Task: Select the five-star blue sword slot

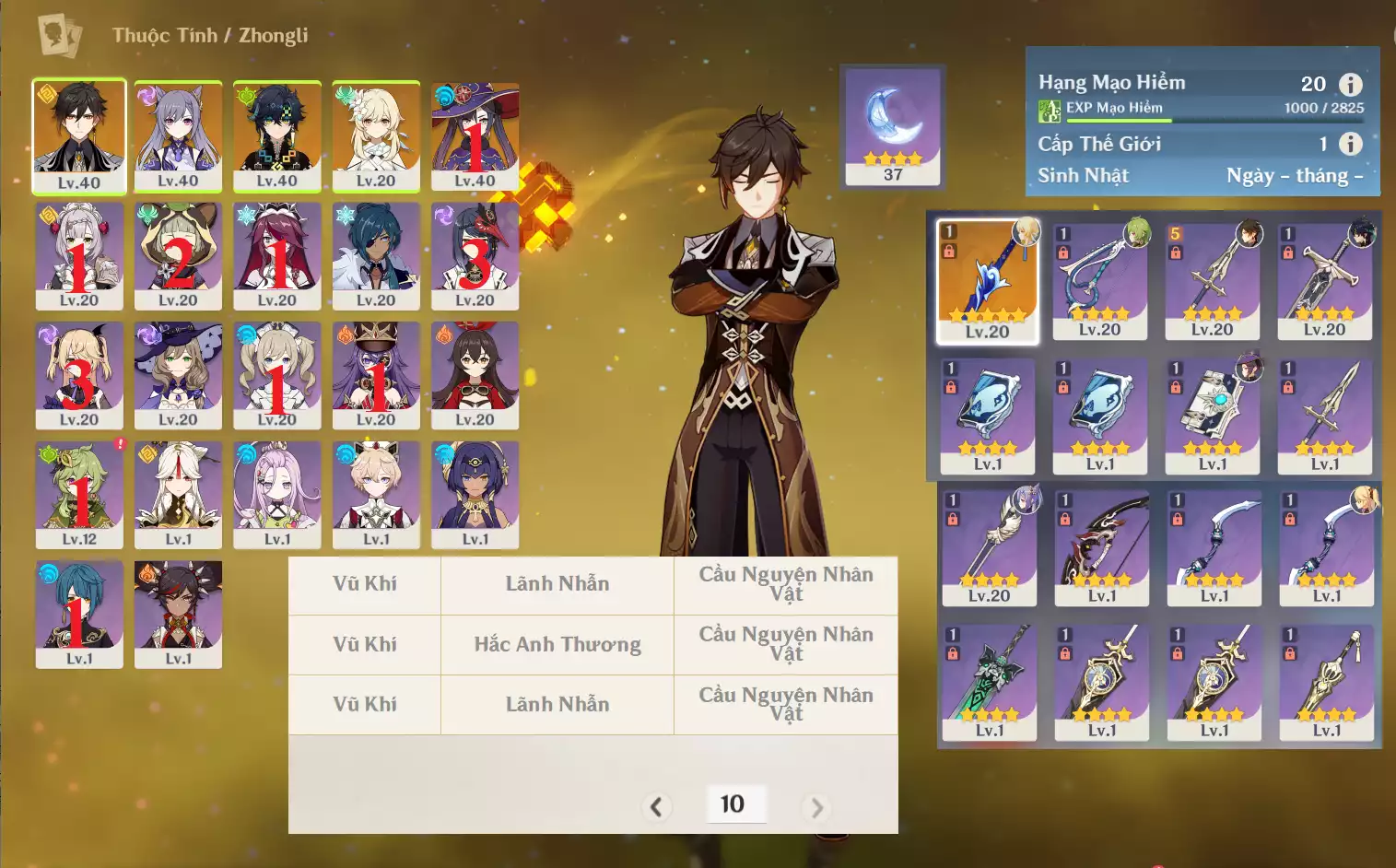Action: (x=987, y=281)
